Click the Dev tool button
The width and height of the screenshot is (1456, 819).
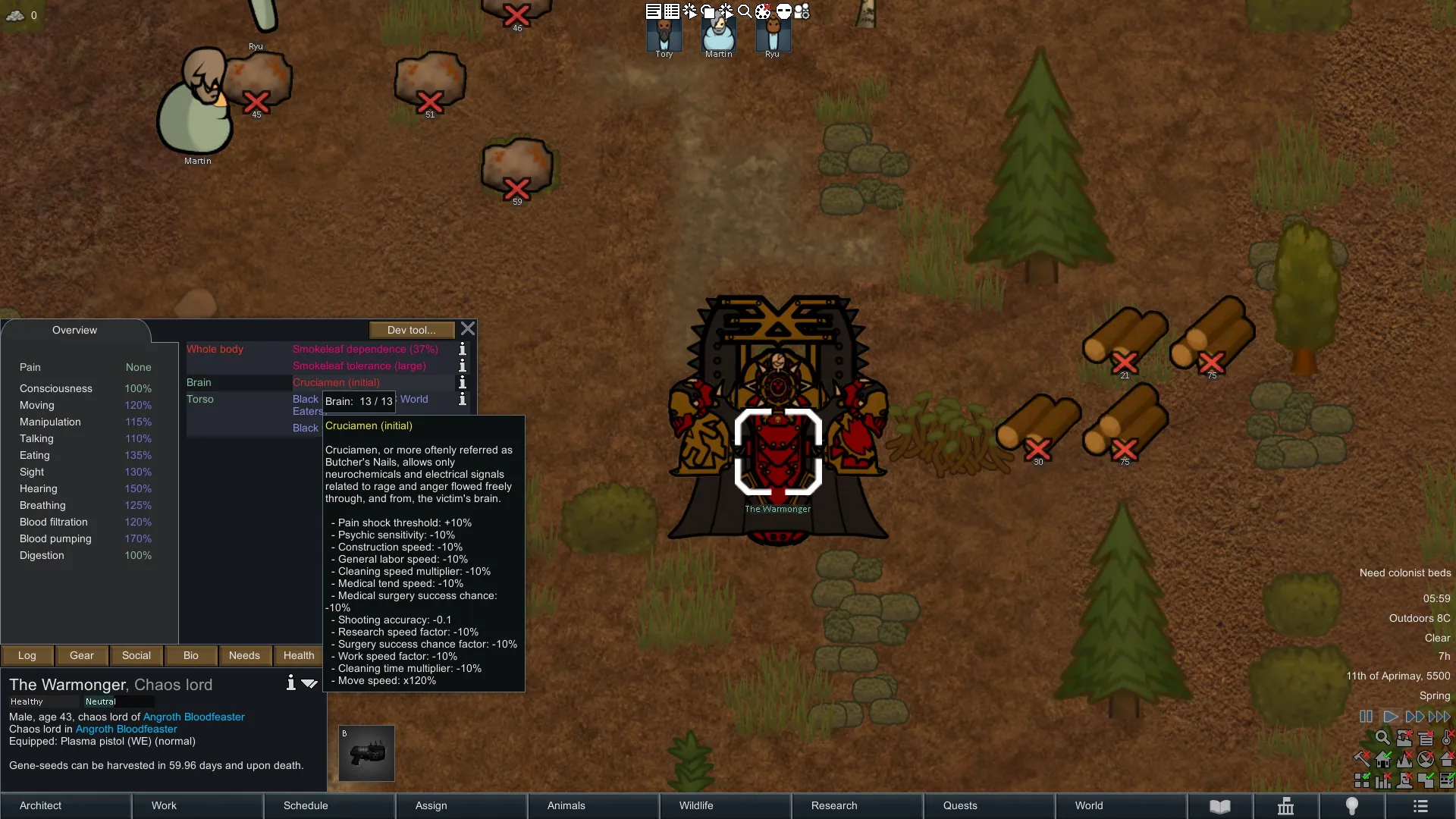(x=411, y=330)
